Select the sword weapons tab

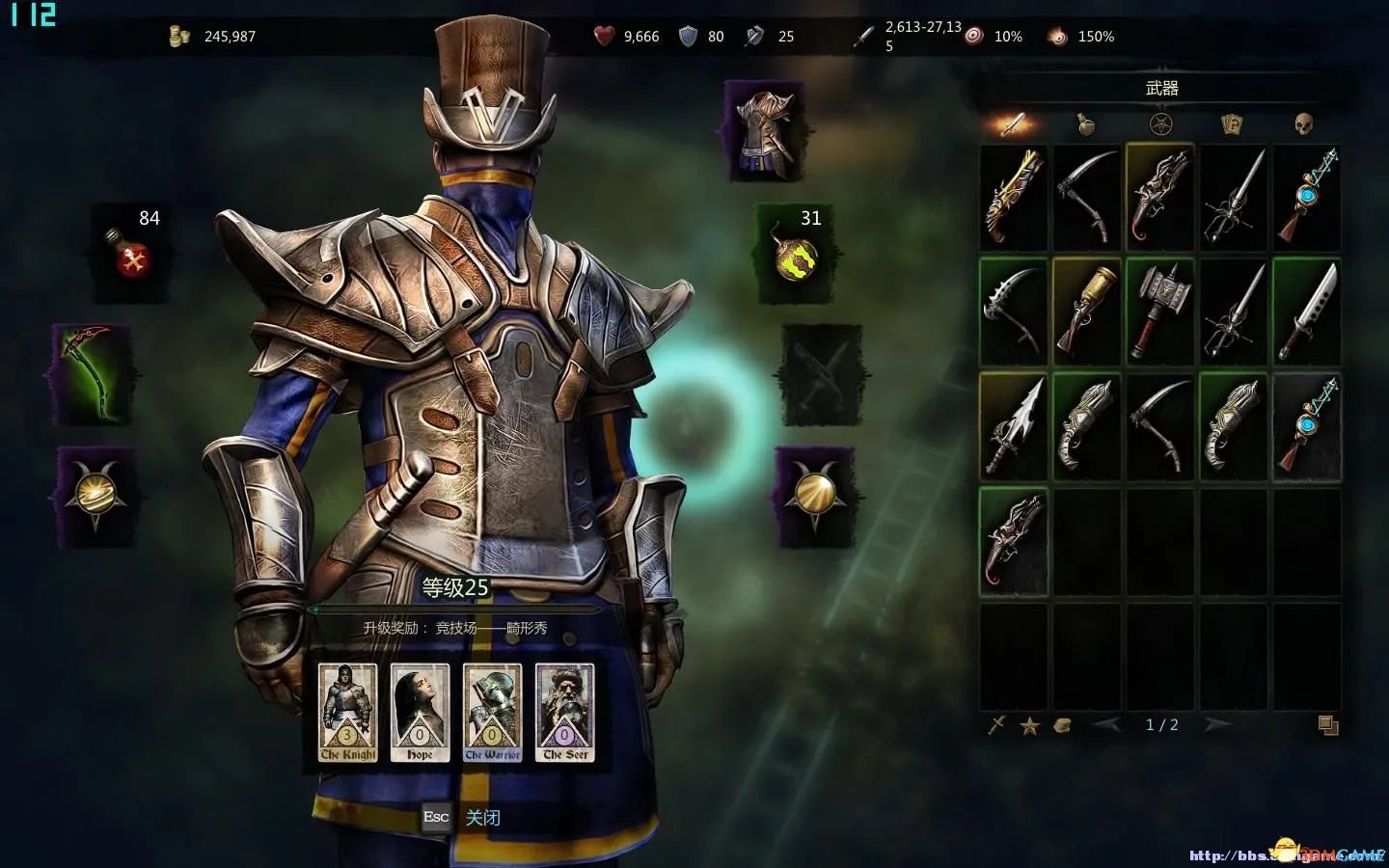coord(1013,123)
